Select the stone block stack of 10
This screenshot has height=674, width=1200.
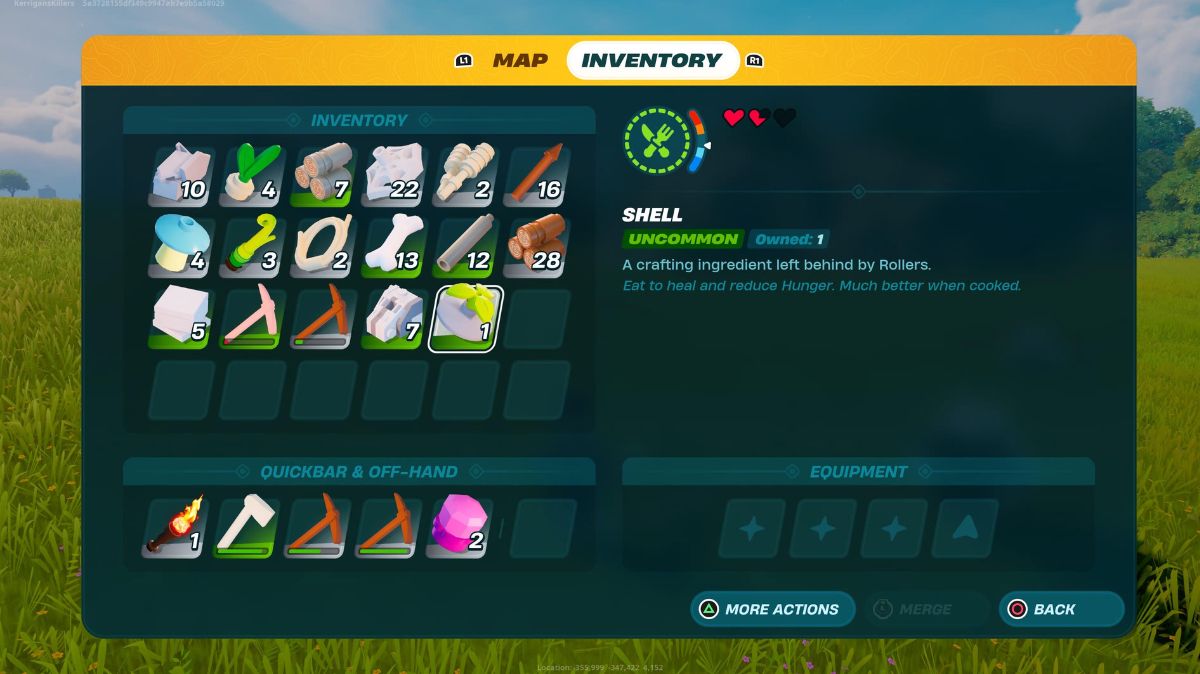[x=181, y=175]
